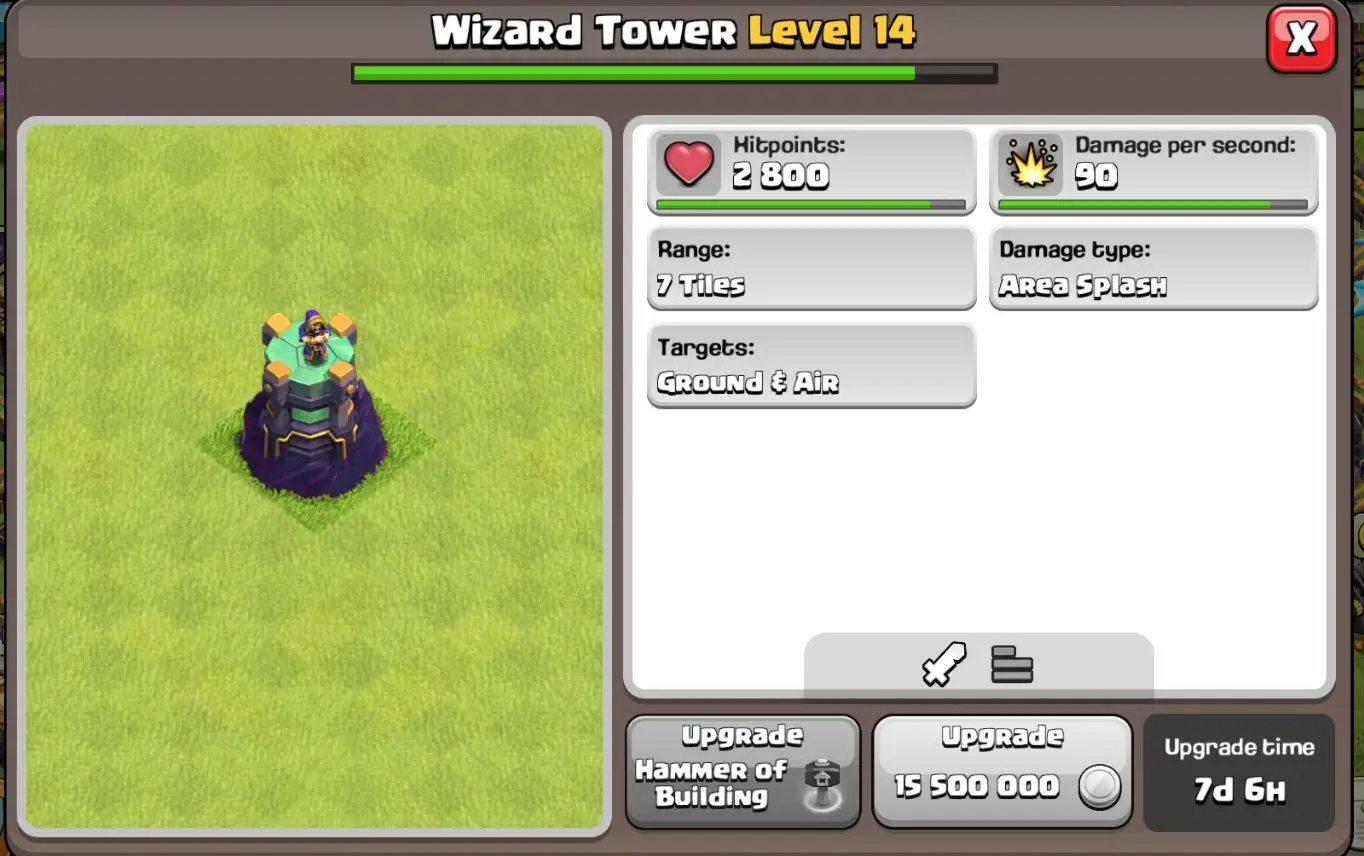The width and height of the screenshot is (1364, 856).
Task: Click the starburst icon beside the 90 value
Action: pos(1029,165)
